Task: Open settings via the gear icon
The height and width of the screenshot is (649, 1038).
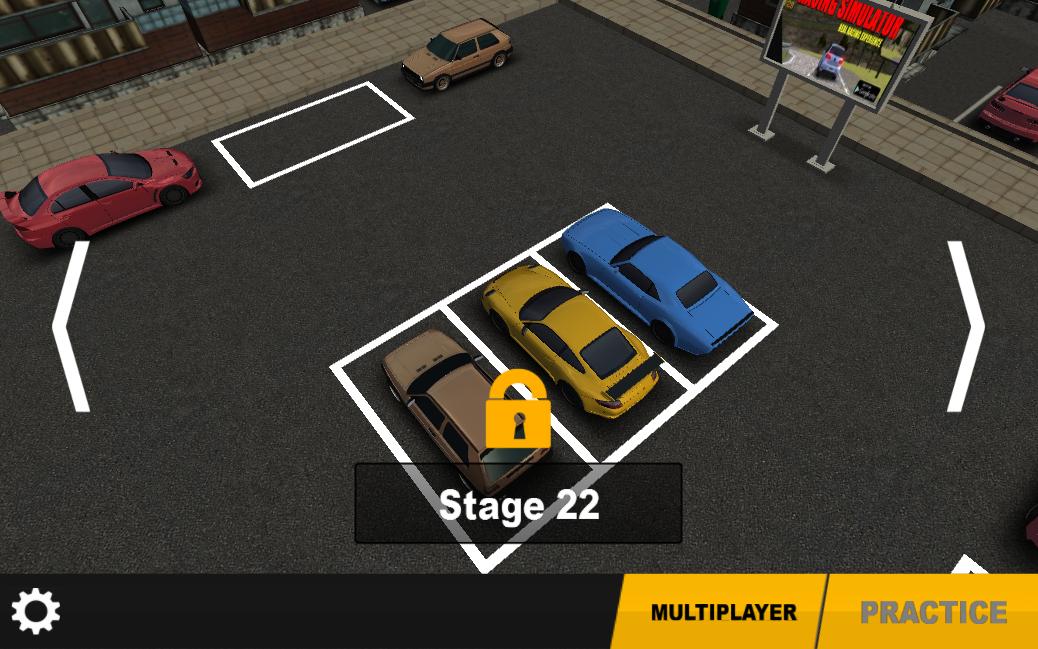Action: [x=36, y=611]
